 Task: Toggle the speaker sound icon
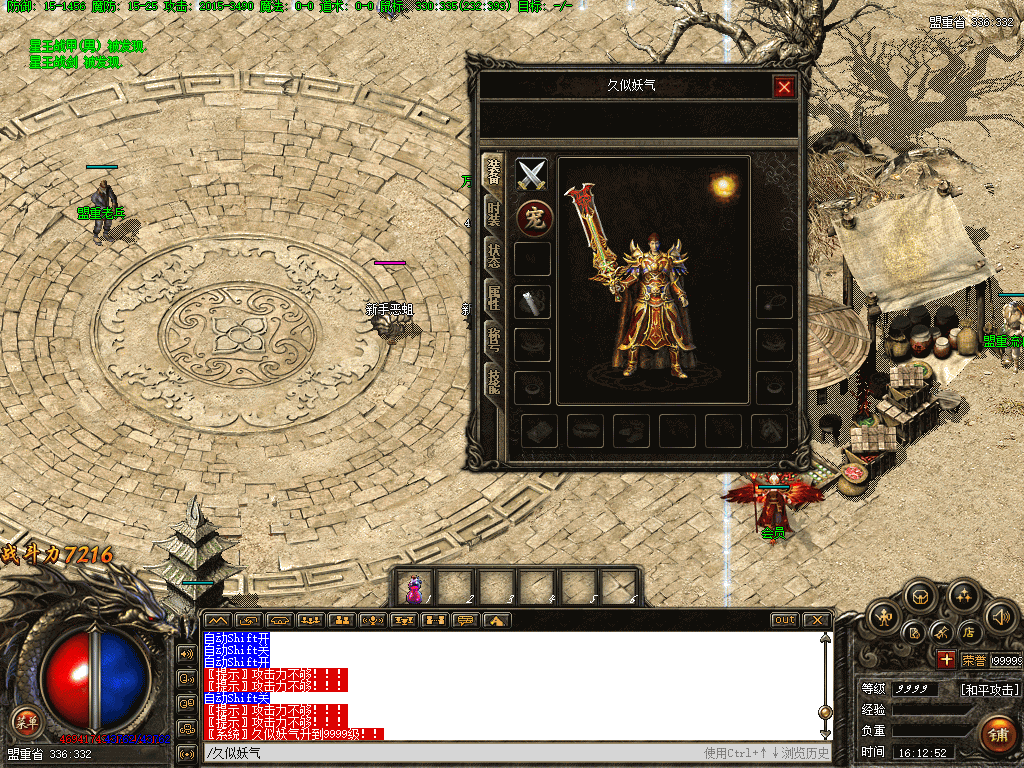[1001, 618]
